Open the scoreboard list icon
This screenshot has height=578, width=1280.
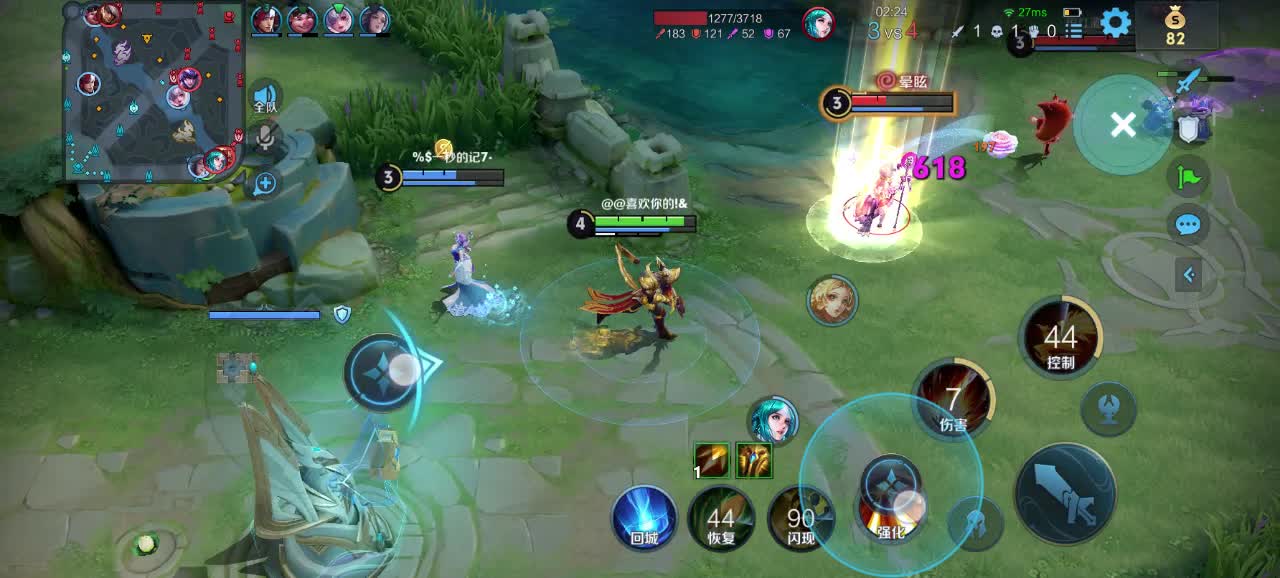point(1074,31)
